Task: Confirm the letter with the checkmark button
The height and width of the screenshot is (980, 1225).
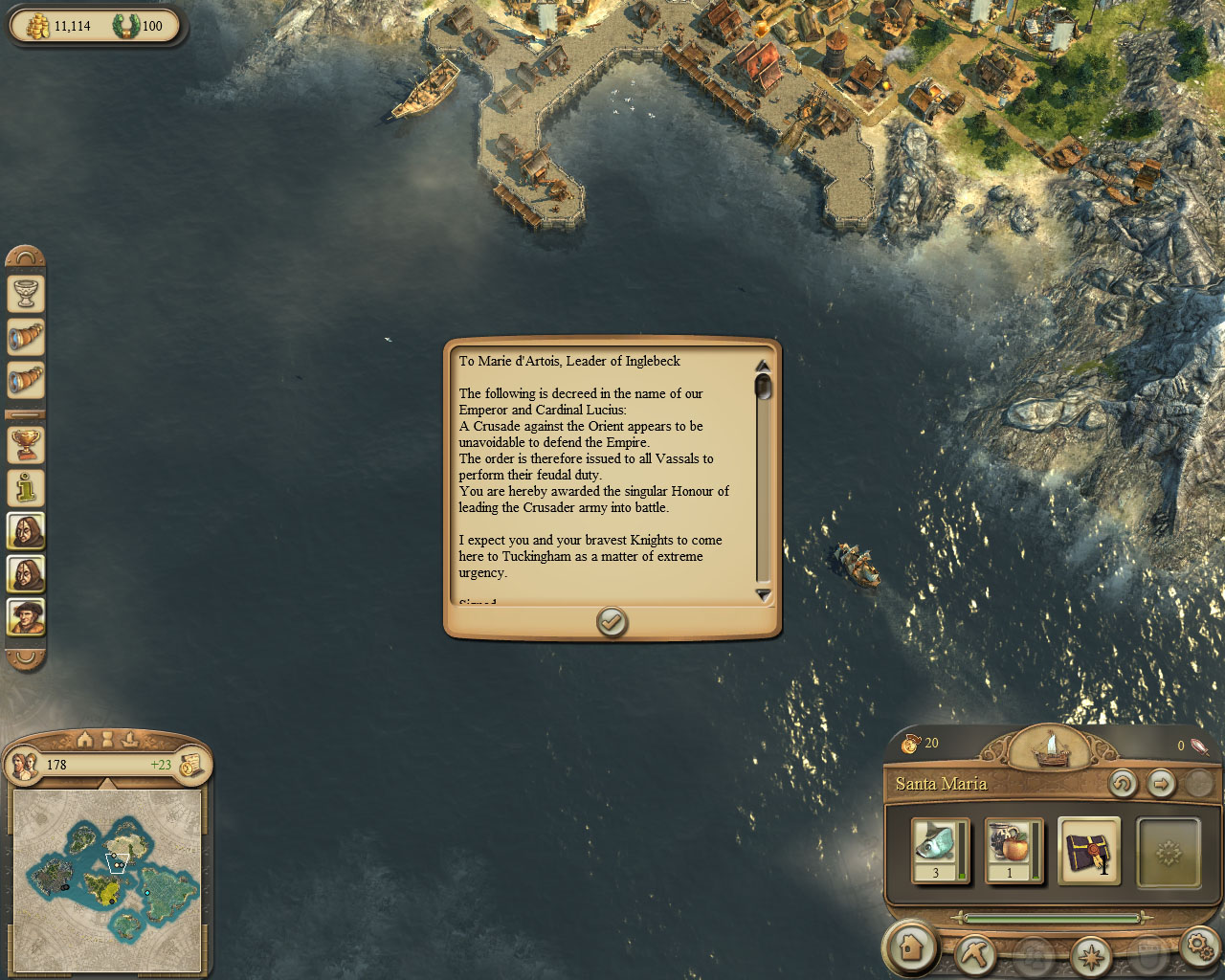Action: click(x=612, y=623)
